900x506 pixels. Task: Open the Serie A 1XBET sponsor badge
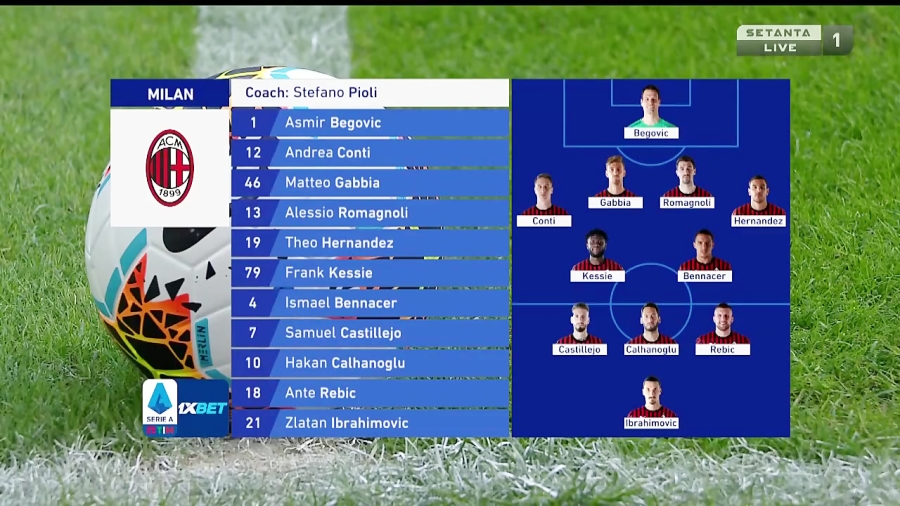click(x=186, y=407)
